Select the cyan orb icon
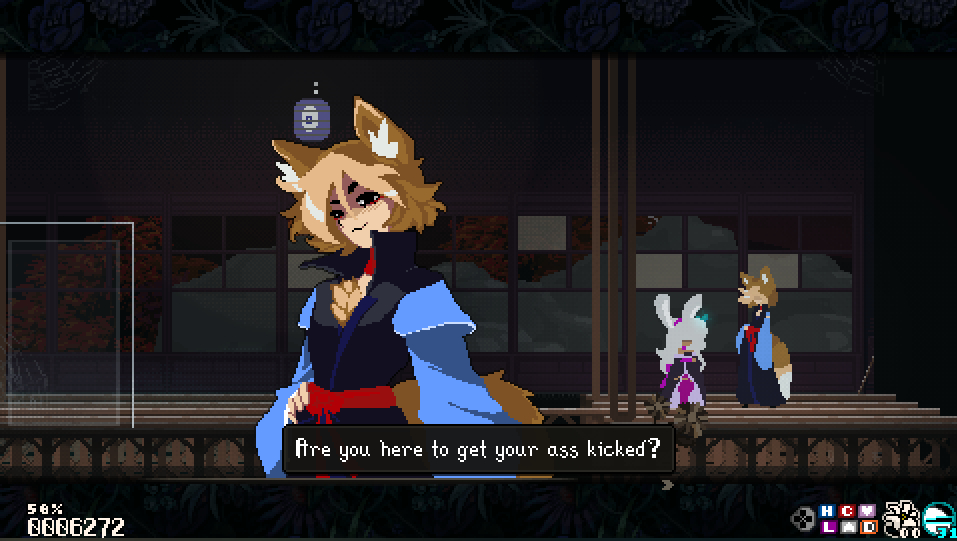The width and height of the screenshot is (957, 541). coord(939,519)
